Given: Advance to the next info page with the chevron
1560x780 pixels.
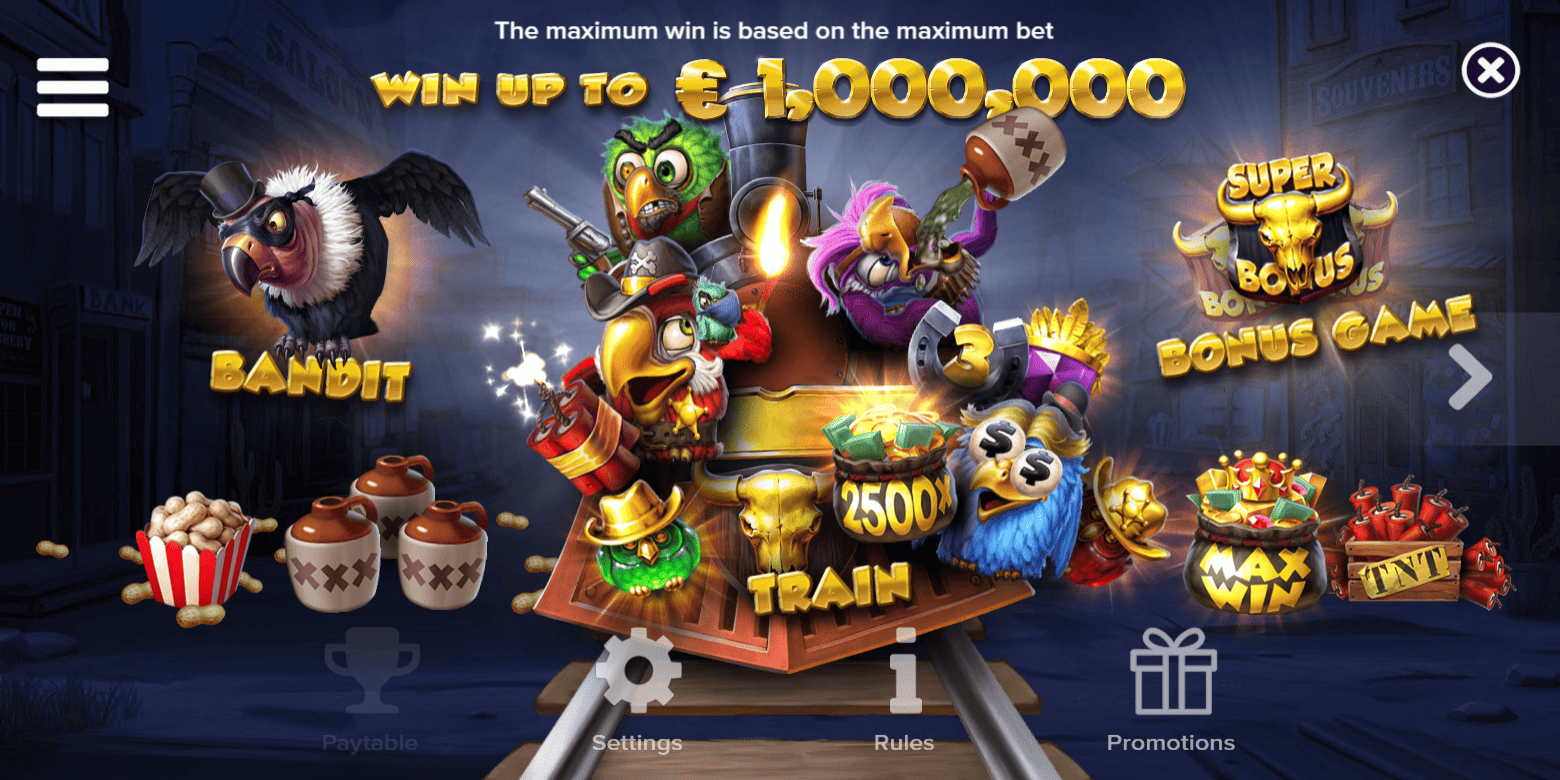Looking at the screenshot, I should [1470, 375].
